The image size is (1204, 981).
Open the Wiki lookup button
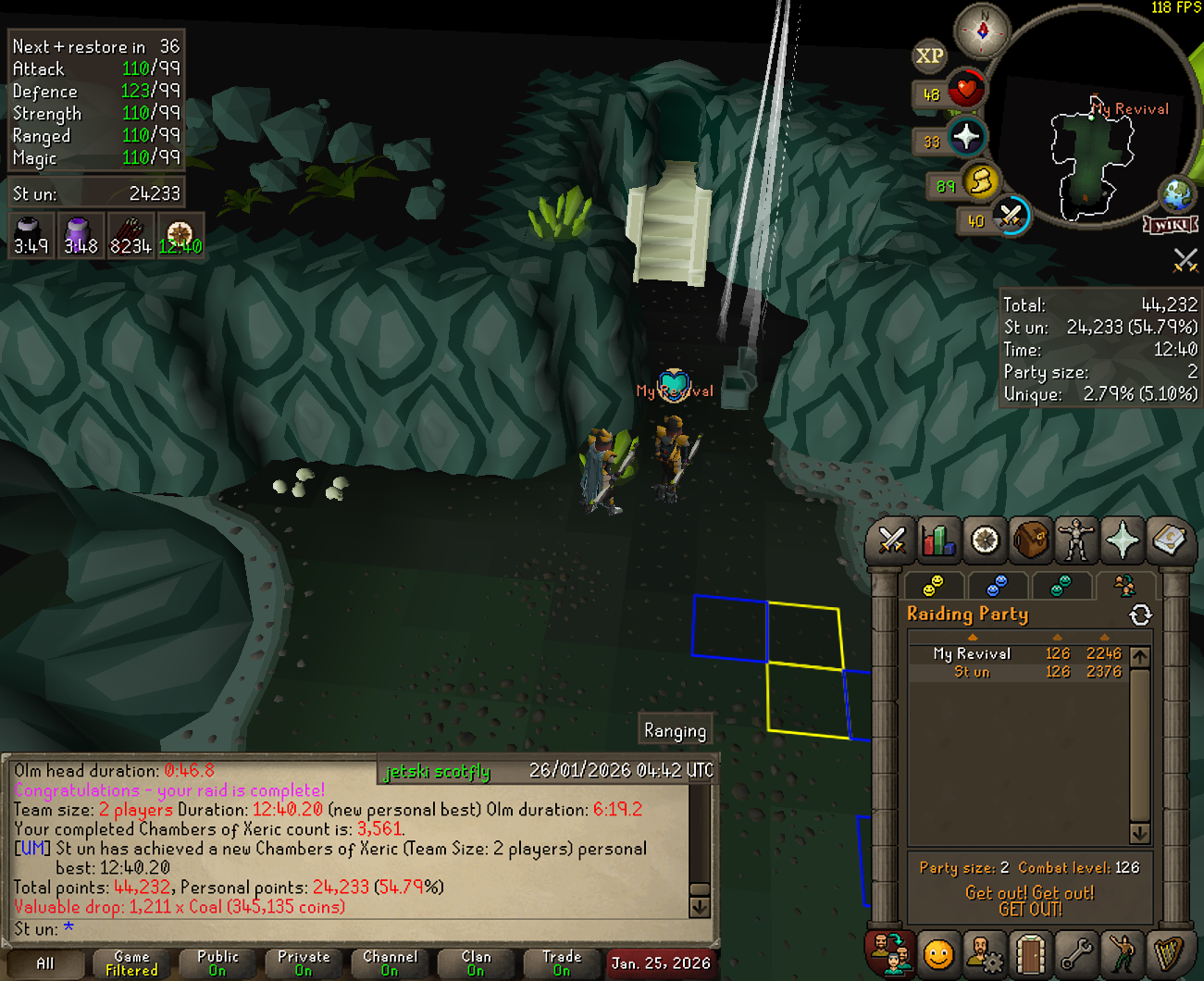pyautogui.click(x=1171, y=225)
